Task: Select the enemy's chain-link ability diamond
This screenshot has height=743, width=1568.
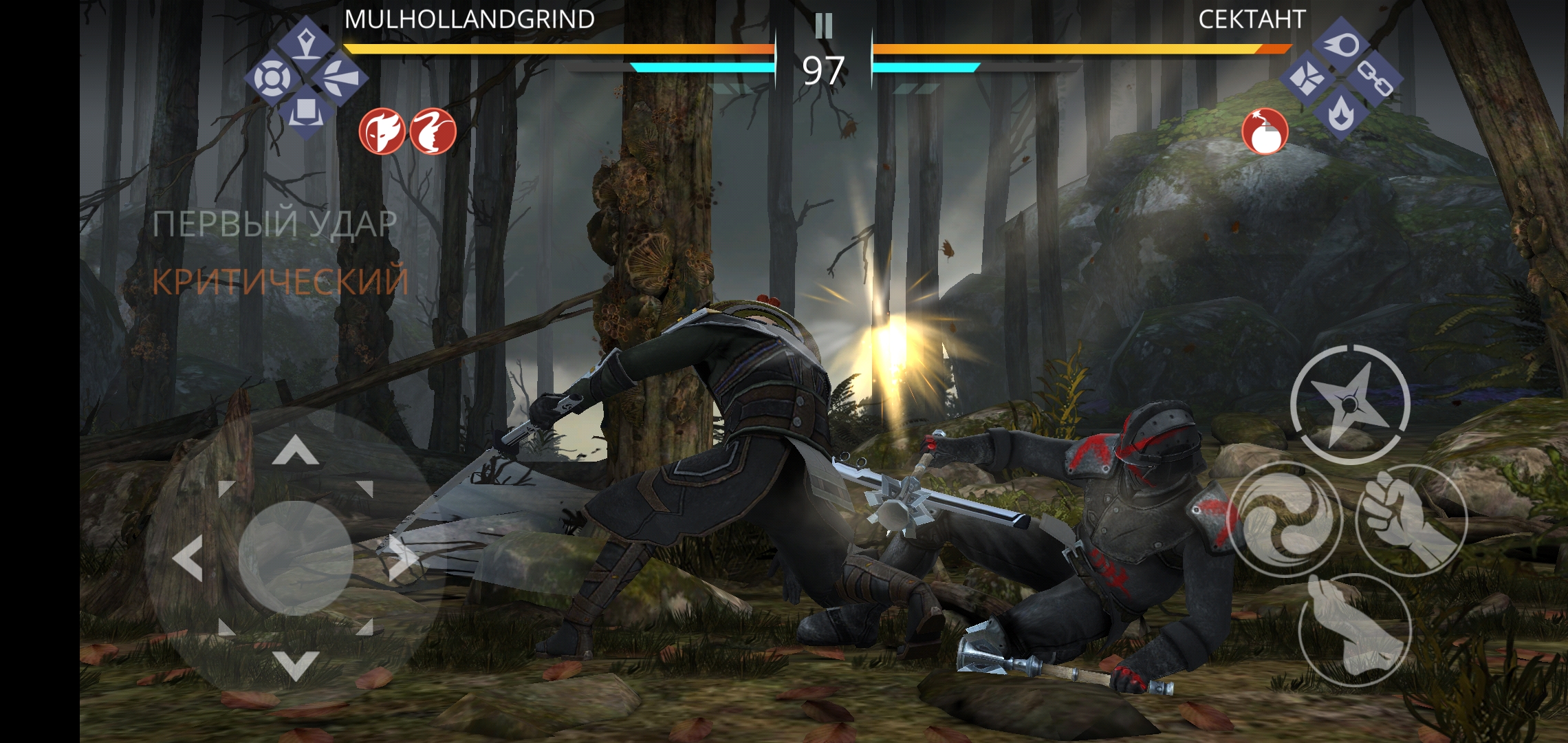Action: (x=1375, y=80)
